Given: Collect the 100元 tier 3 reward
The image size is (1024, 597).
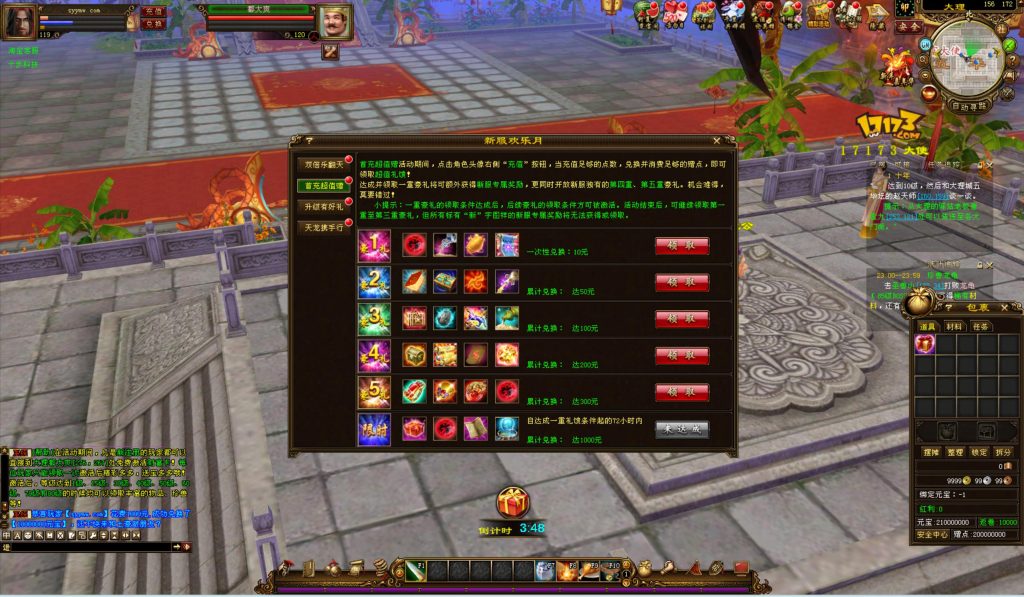Looking at the screenshot, I should click(682, 319).
